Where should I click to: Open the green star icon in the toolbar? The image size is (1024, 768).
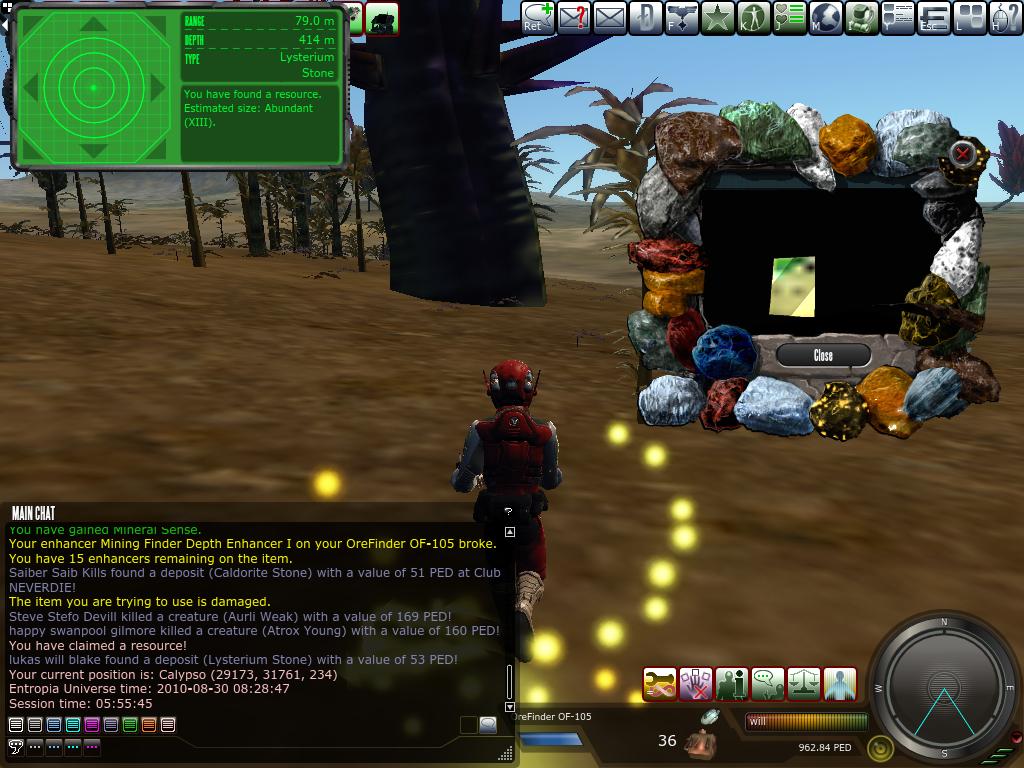tap(717, 17)
